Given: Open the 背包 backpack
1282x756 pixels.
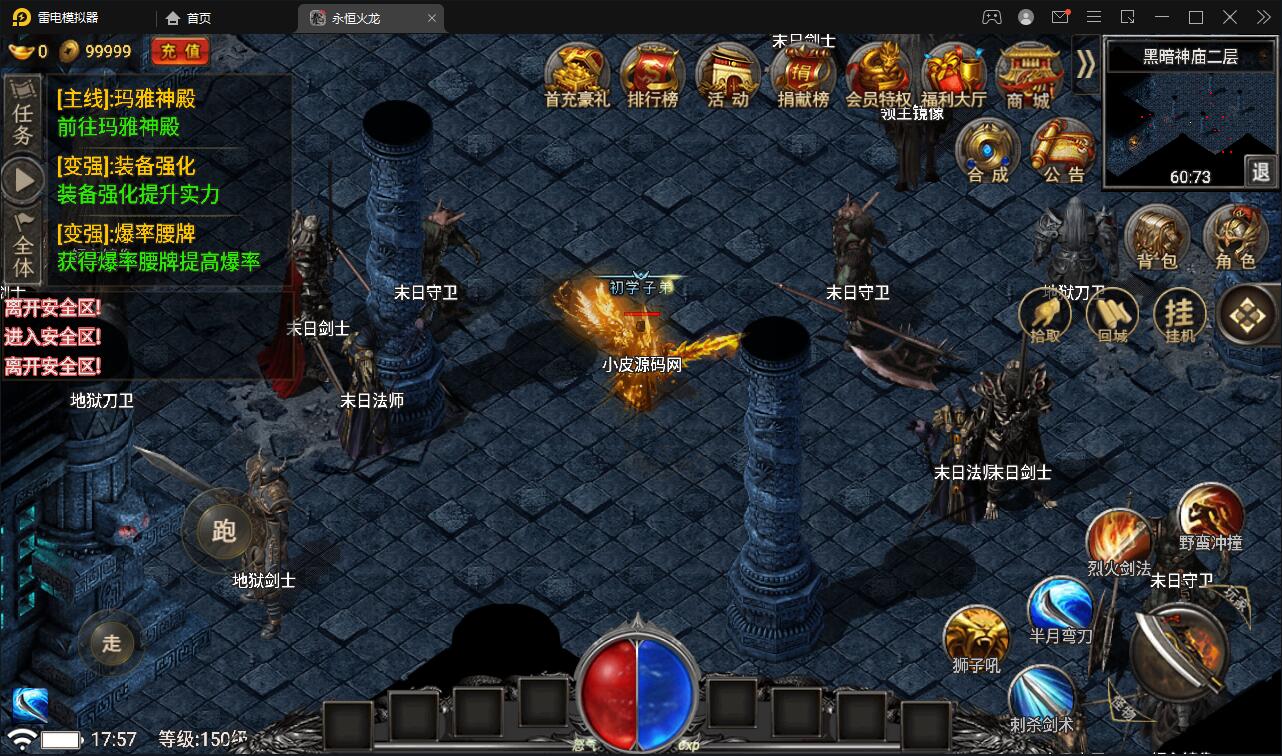Looking at the screenshot, I should (x=1157, y=238).
